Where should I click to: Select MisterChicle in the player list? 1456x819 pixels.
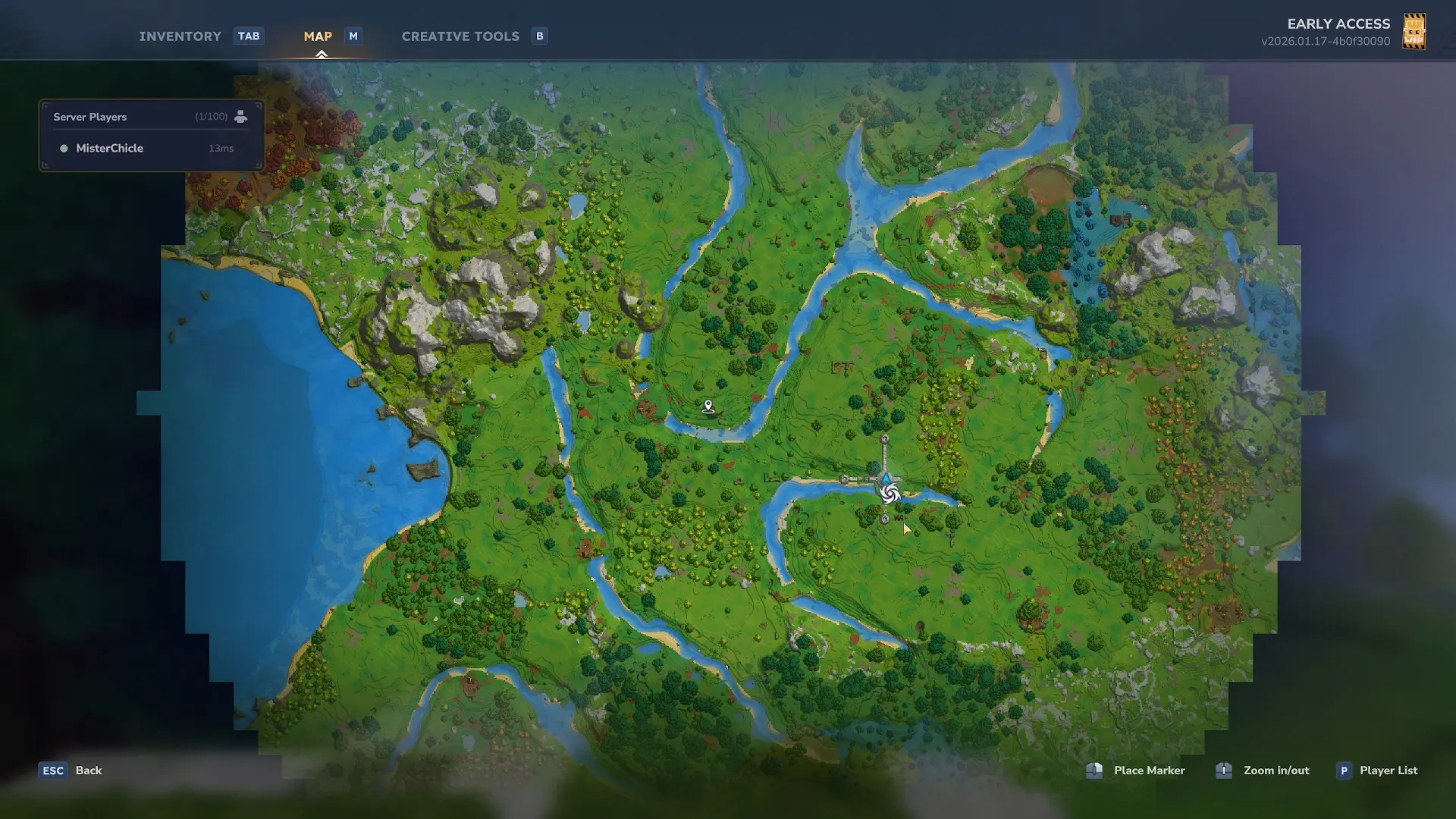coord(110,149)
